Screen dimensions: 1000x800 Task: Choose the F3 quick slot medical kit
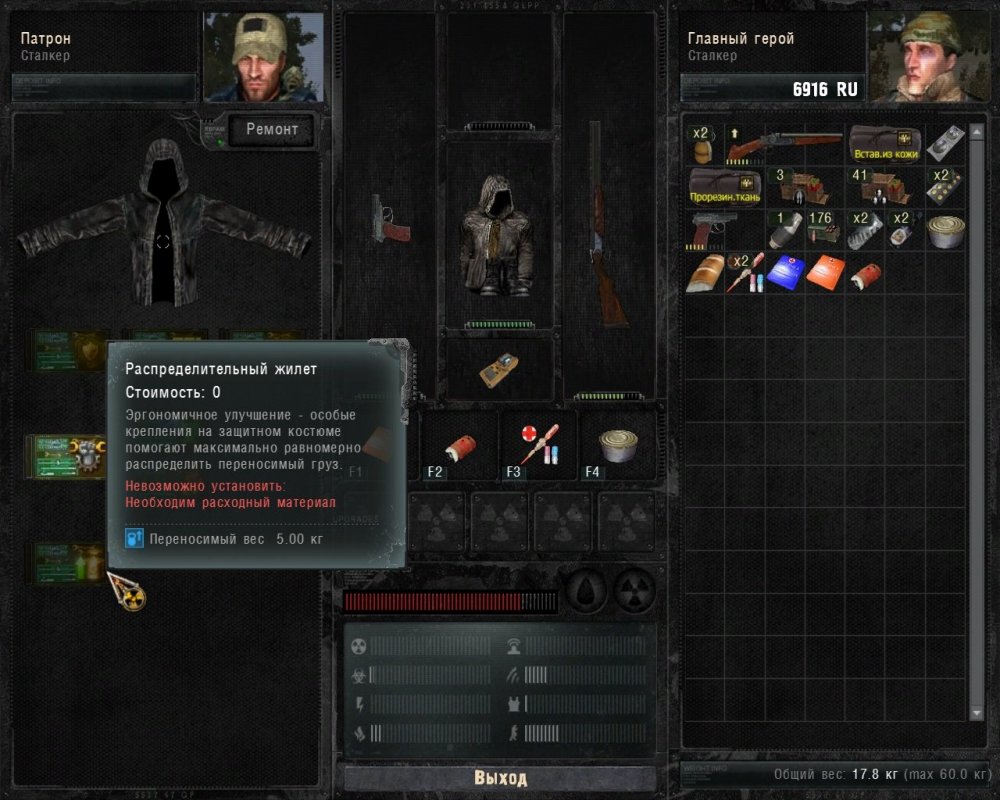point(540,444)
